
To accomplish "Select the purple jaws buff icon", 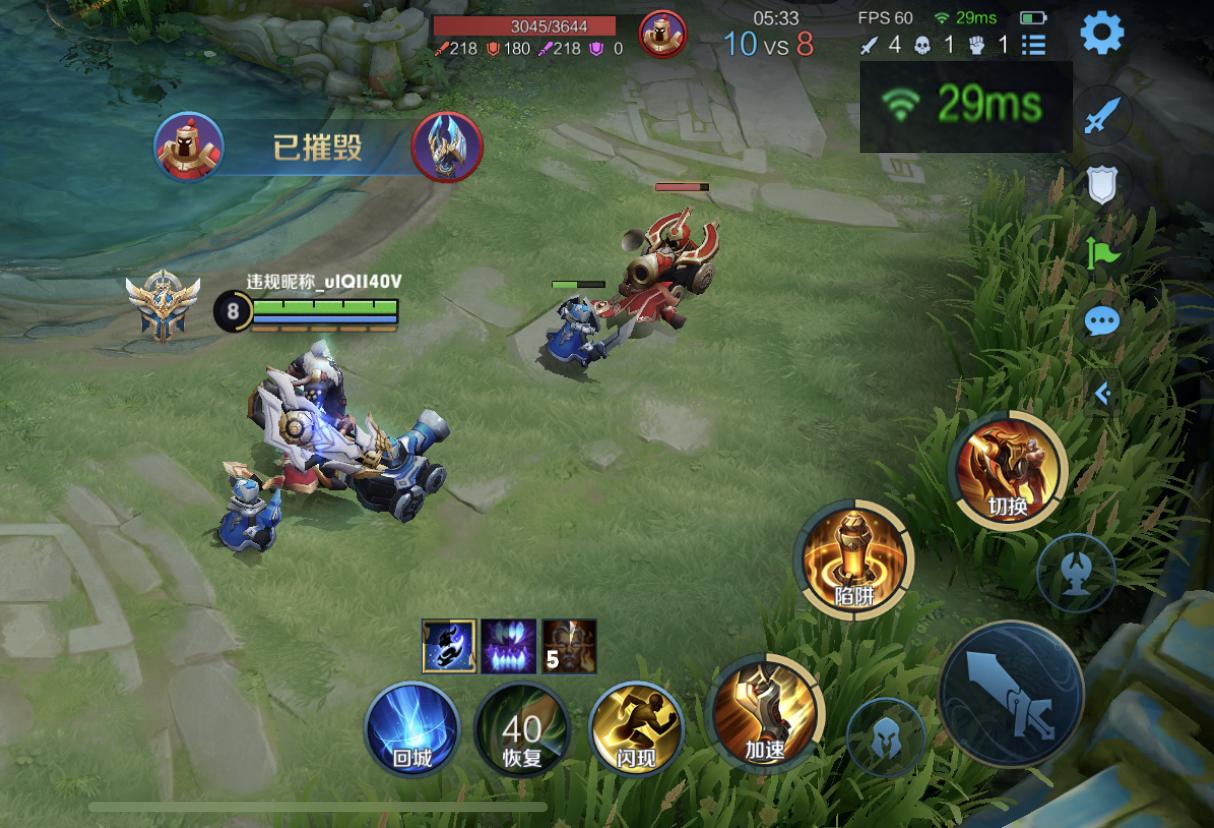I will (x=508, y=645).
